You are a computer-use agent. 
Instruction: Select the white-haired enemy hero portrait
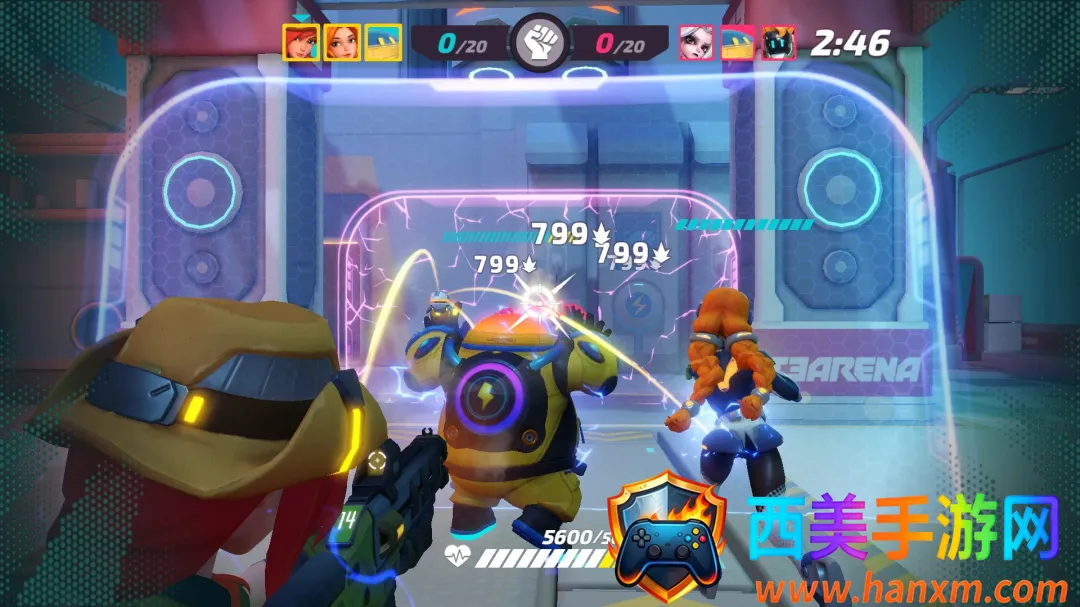coord(697,43)
